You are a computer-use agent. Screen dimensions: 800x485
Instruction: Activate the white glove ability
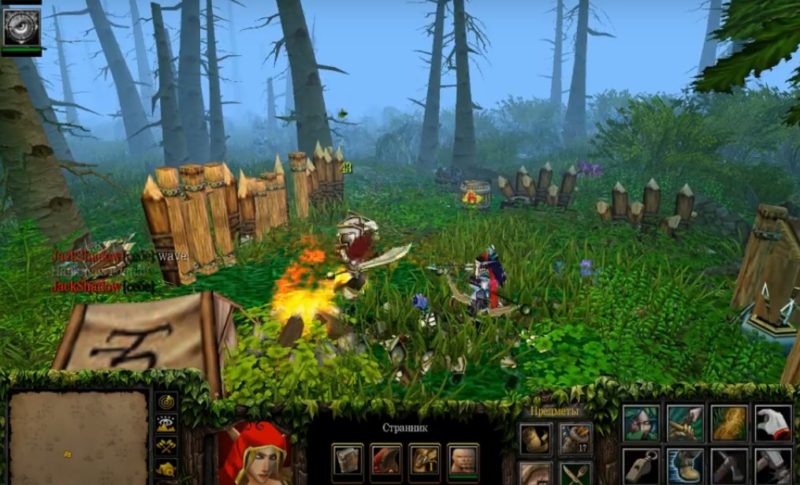pos(773,422)
